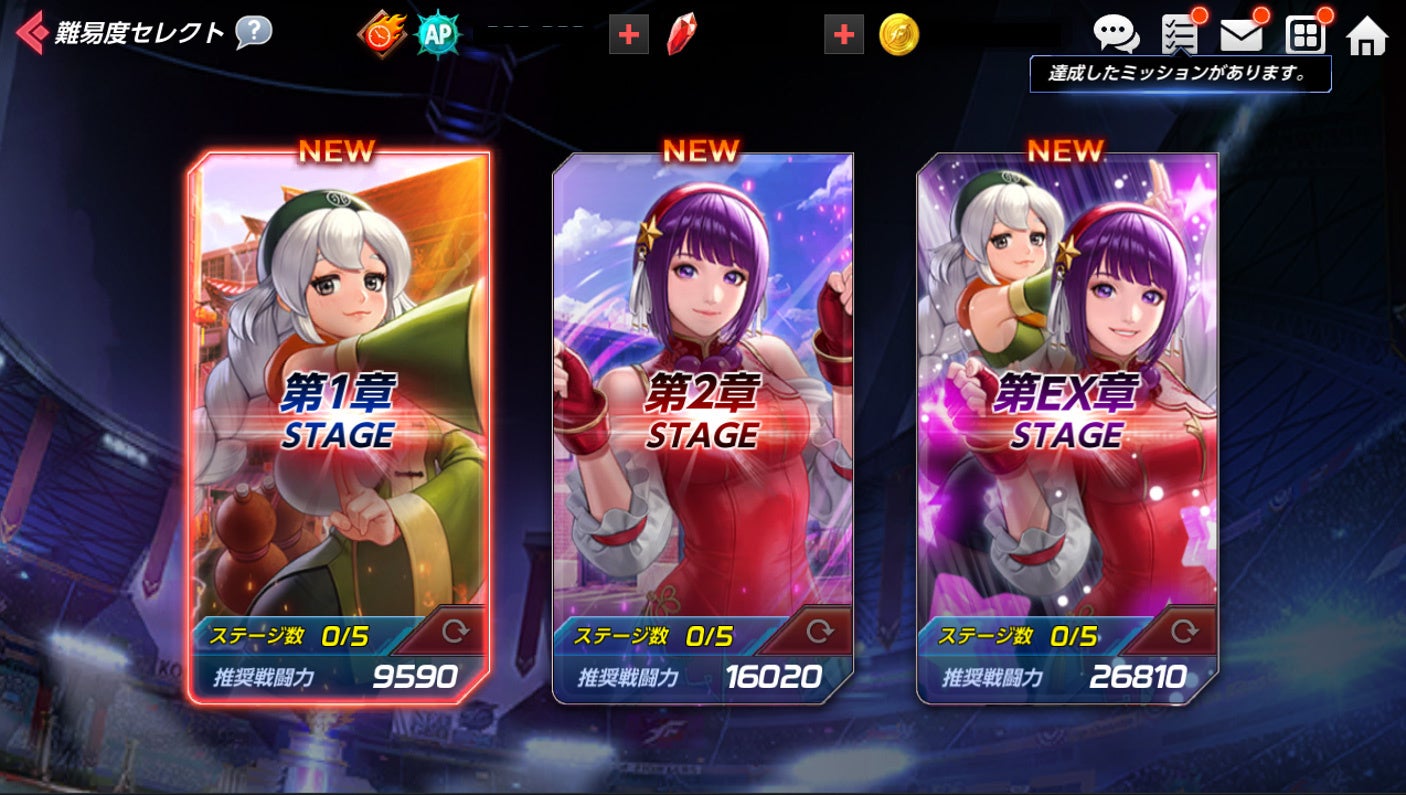Click the refresh arrow on the 第1章 card
Viewport: 1406px width, 795px height.
455,632
